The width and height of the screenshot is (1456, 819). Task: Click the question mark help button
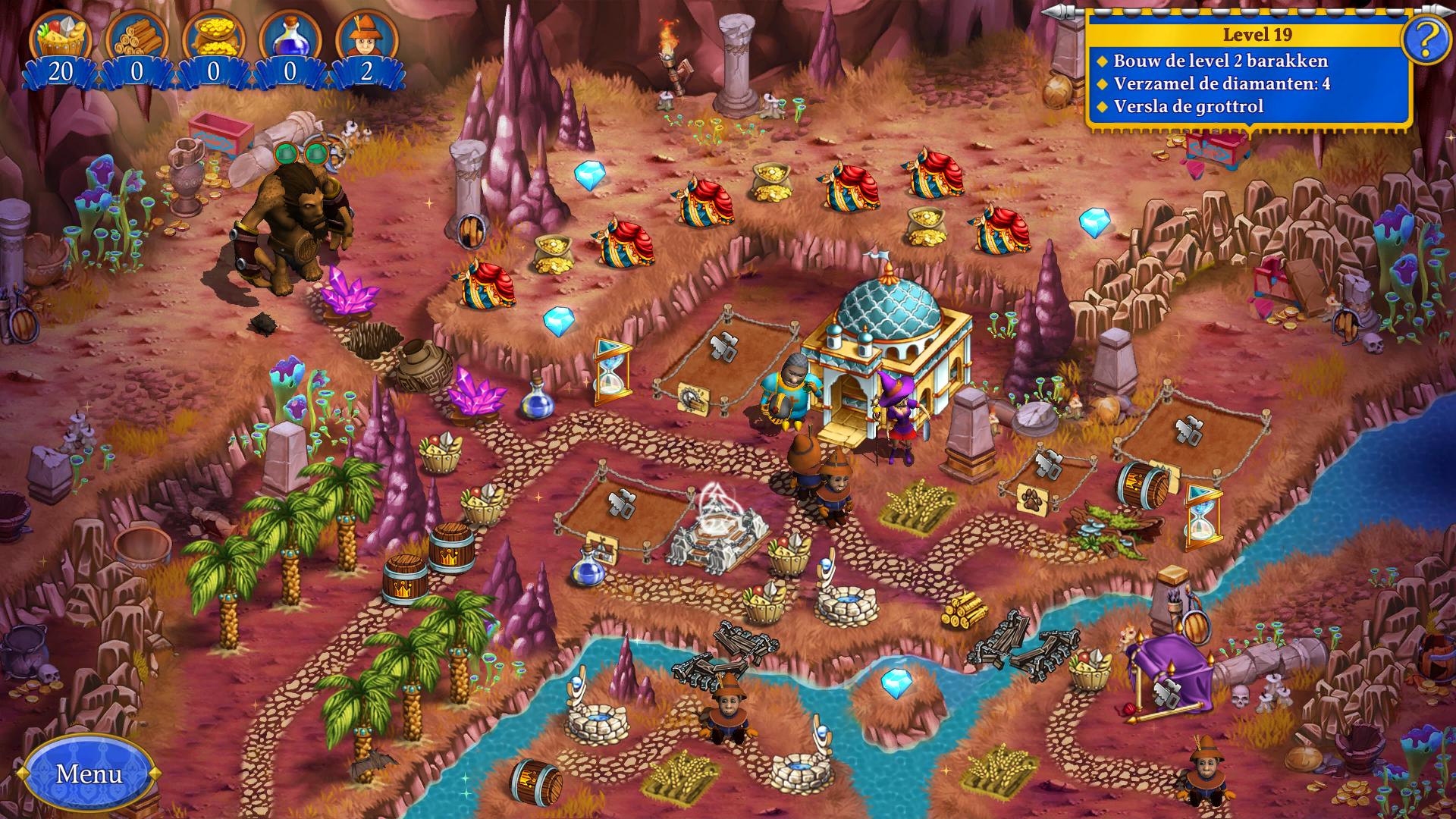(x=1427, y=38)
